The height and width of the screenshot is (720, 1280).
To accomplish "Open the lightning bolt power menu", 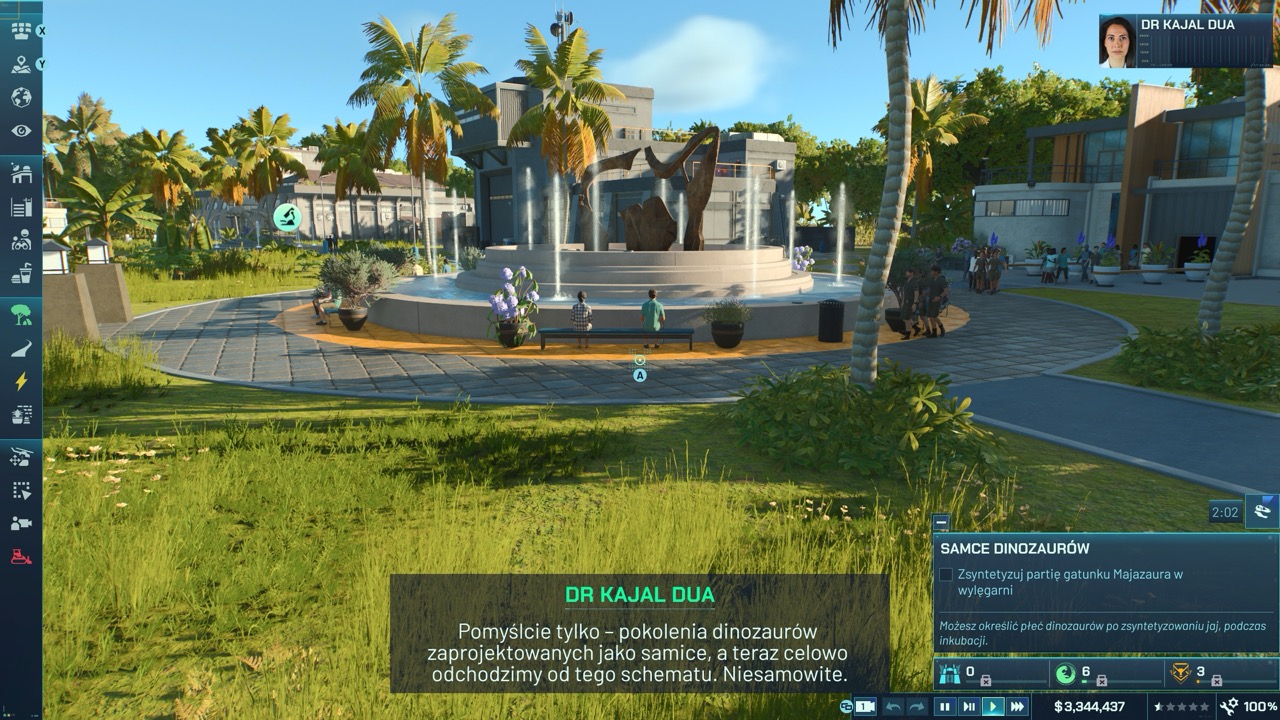I will click(21, 381).
